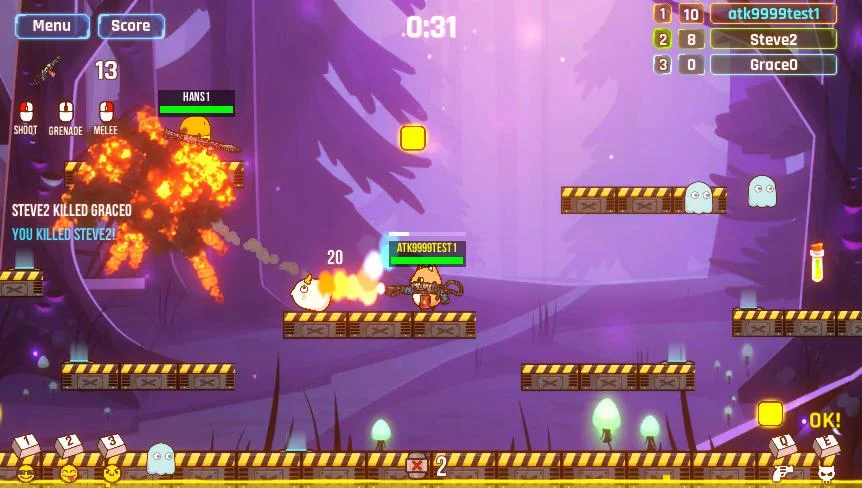Viewport: 862px width, 488px height.
Task: Use the angry smirk smiley emote
Action: (x=112, y=471)
